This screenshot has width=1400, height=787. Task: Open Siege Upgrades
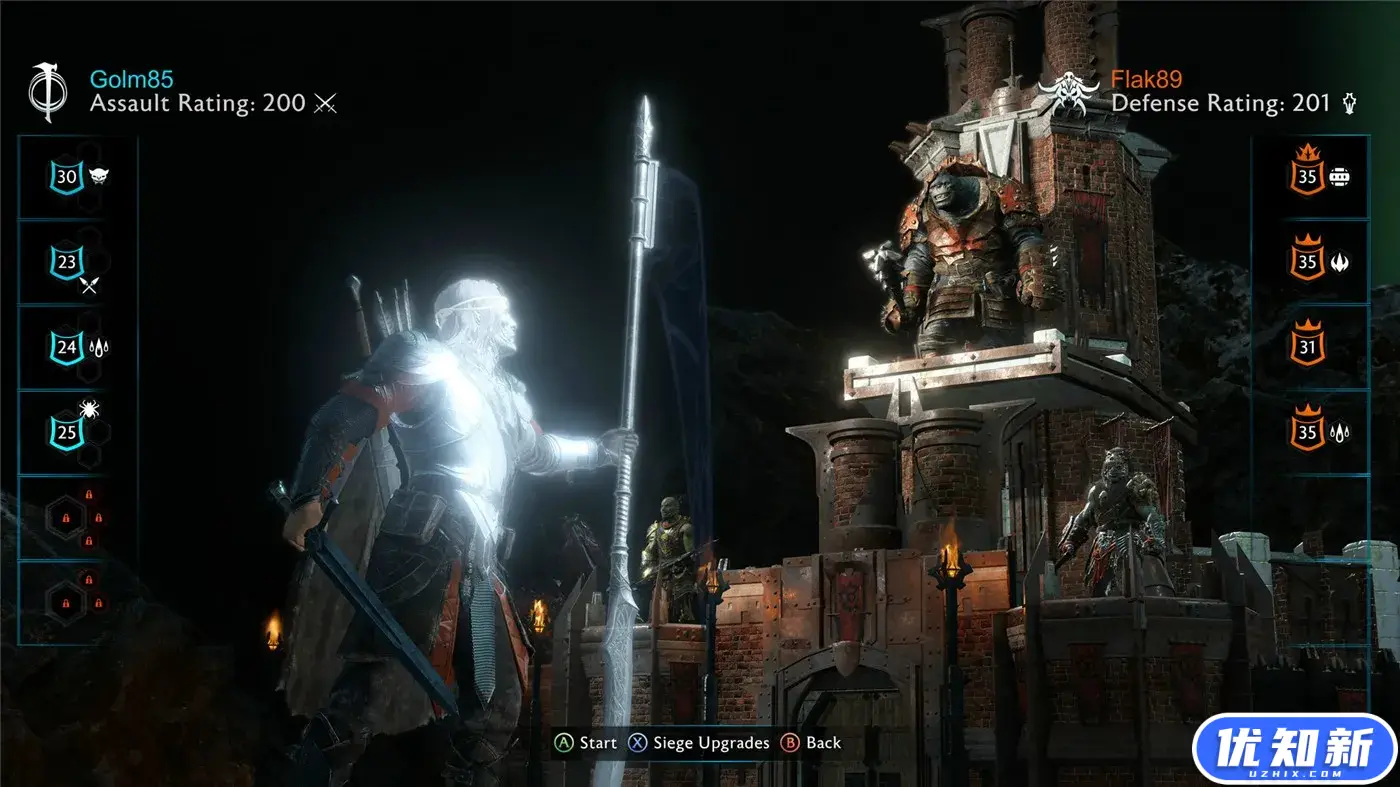[710, 743]
